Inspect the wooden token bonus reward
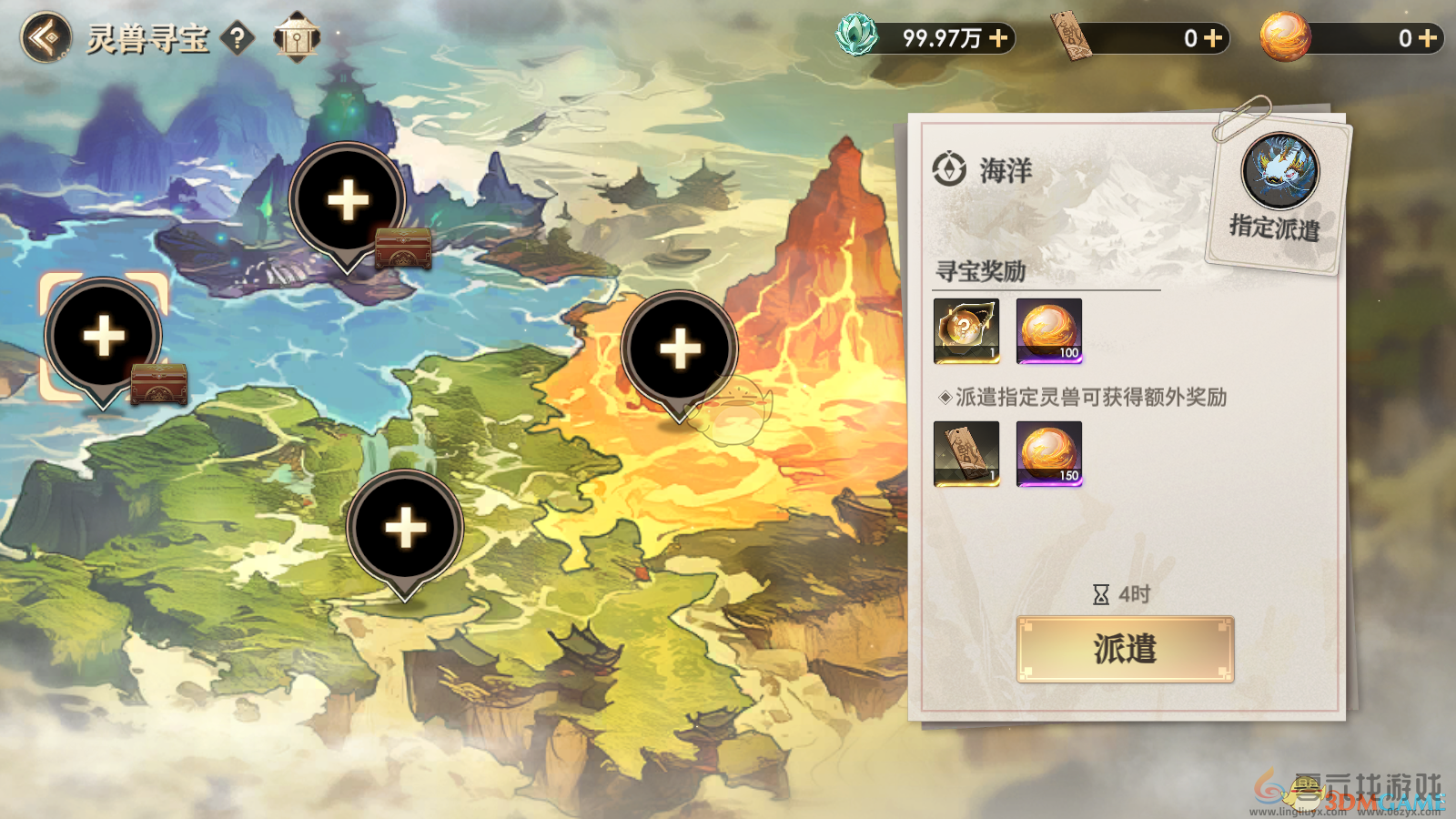 pyautogui.click(x=966, y=453)
